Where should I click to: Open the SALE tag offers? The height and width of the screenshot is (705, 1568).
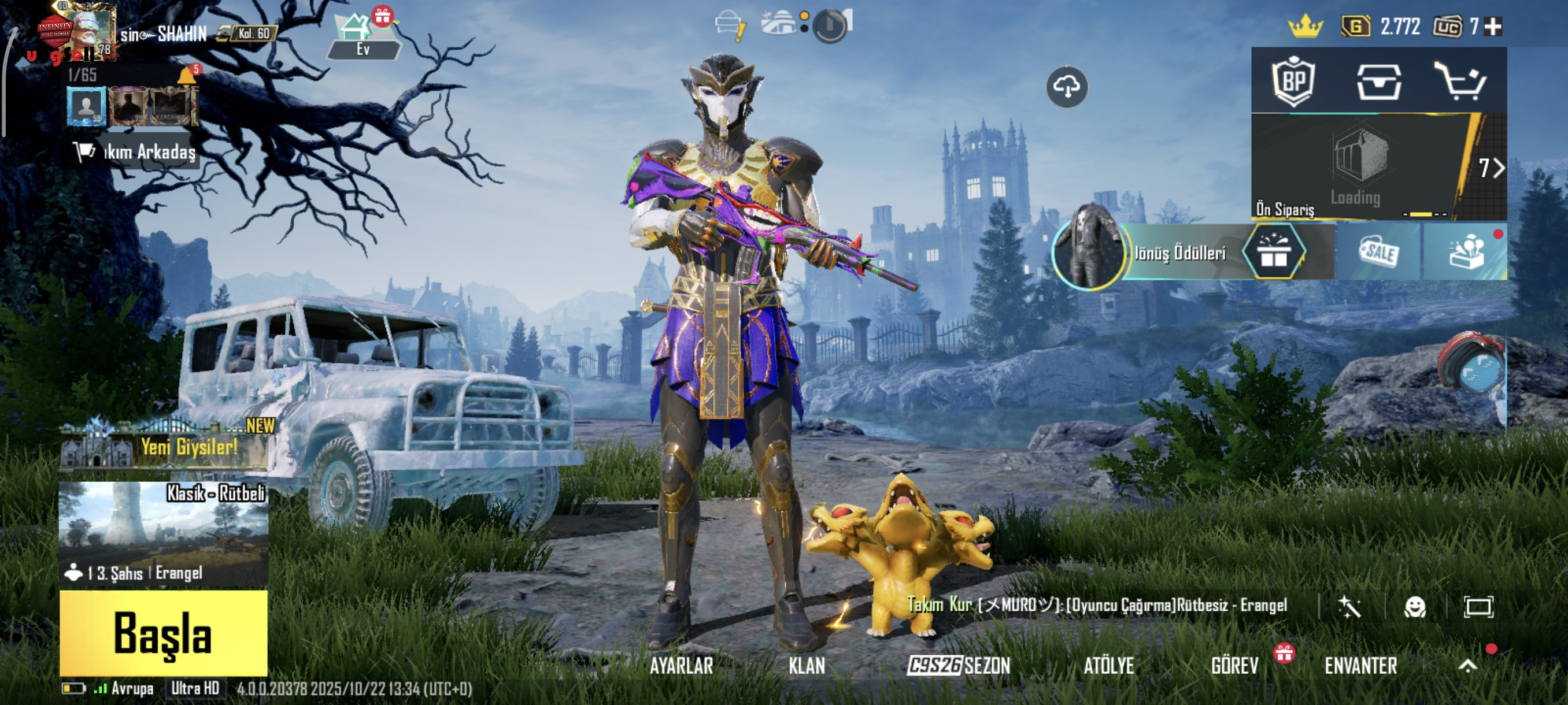coord(1379,252)
